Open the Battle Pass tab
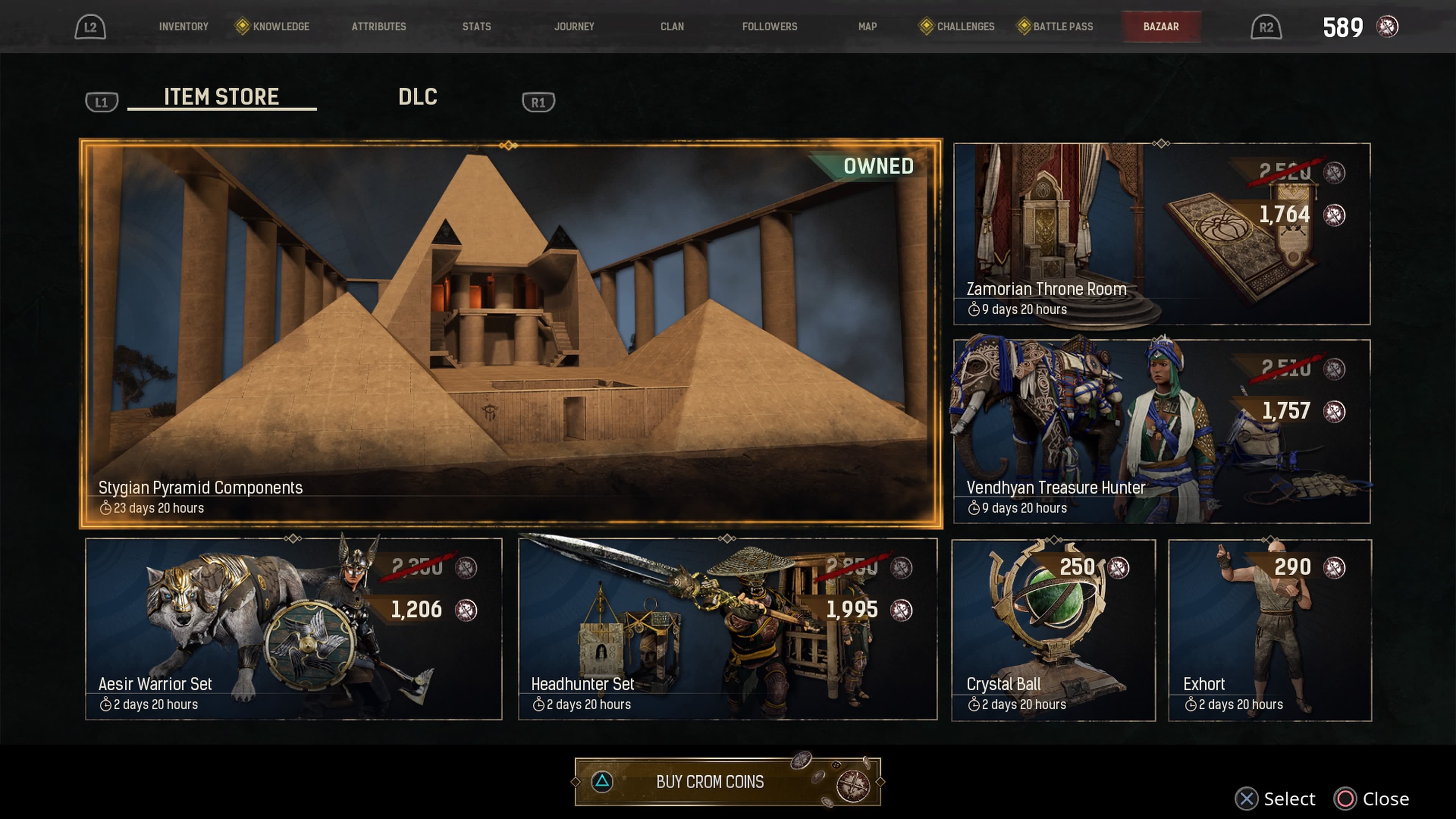Viewport: 1456px width, 819px height. click(1062, 27)
